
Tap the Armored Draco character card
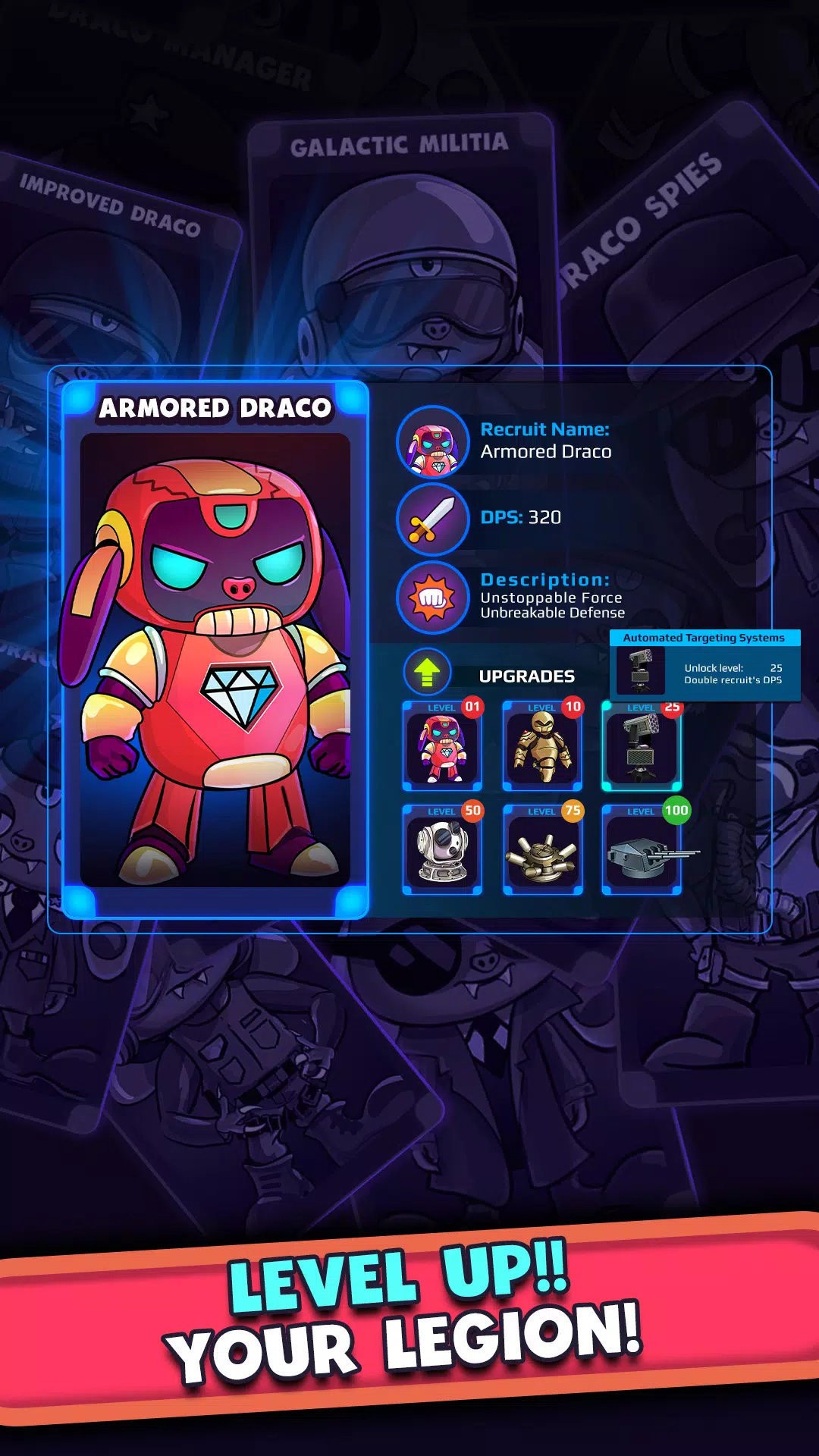coord(215,651)
